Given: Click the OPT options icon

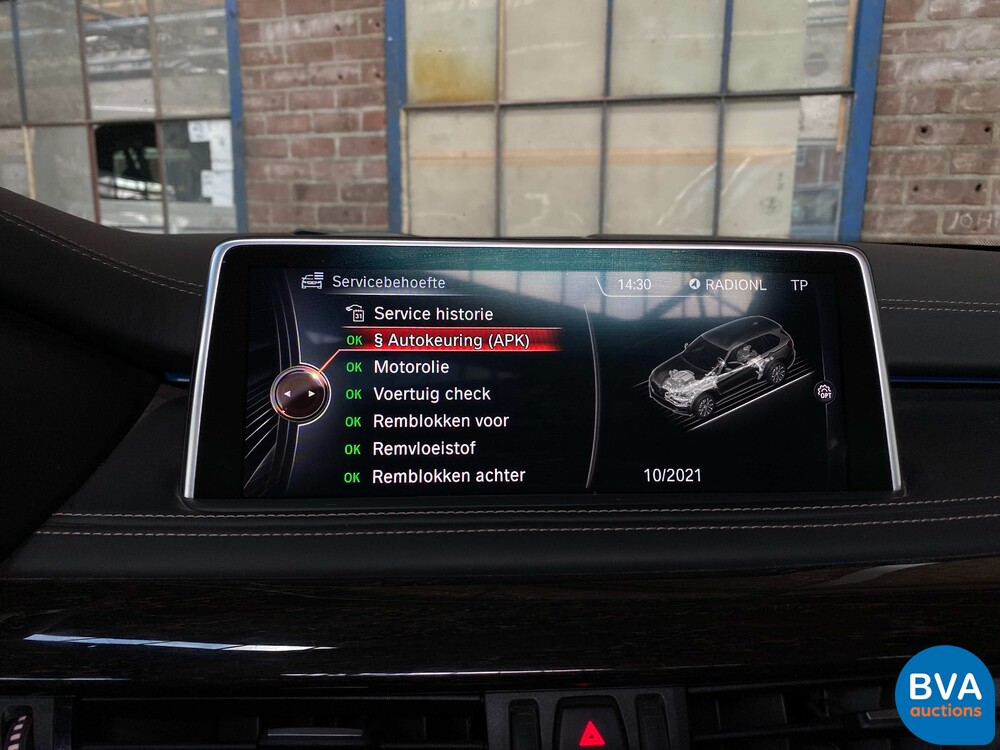Looking at the screenshot, I should 825,391.
